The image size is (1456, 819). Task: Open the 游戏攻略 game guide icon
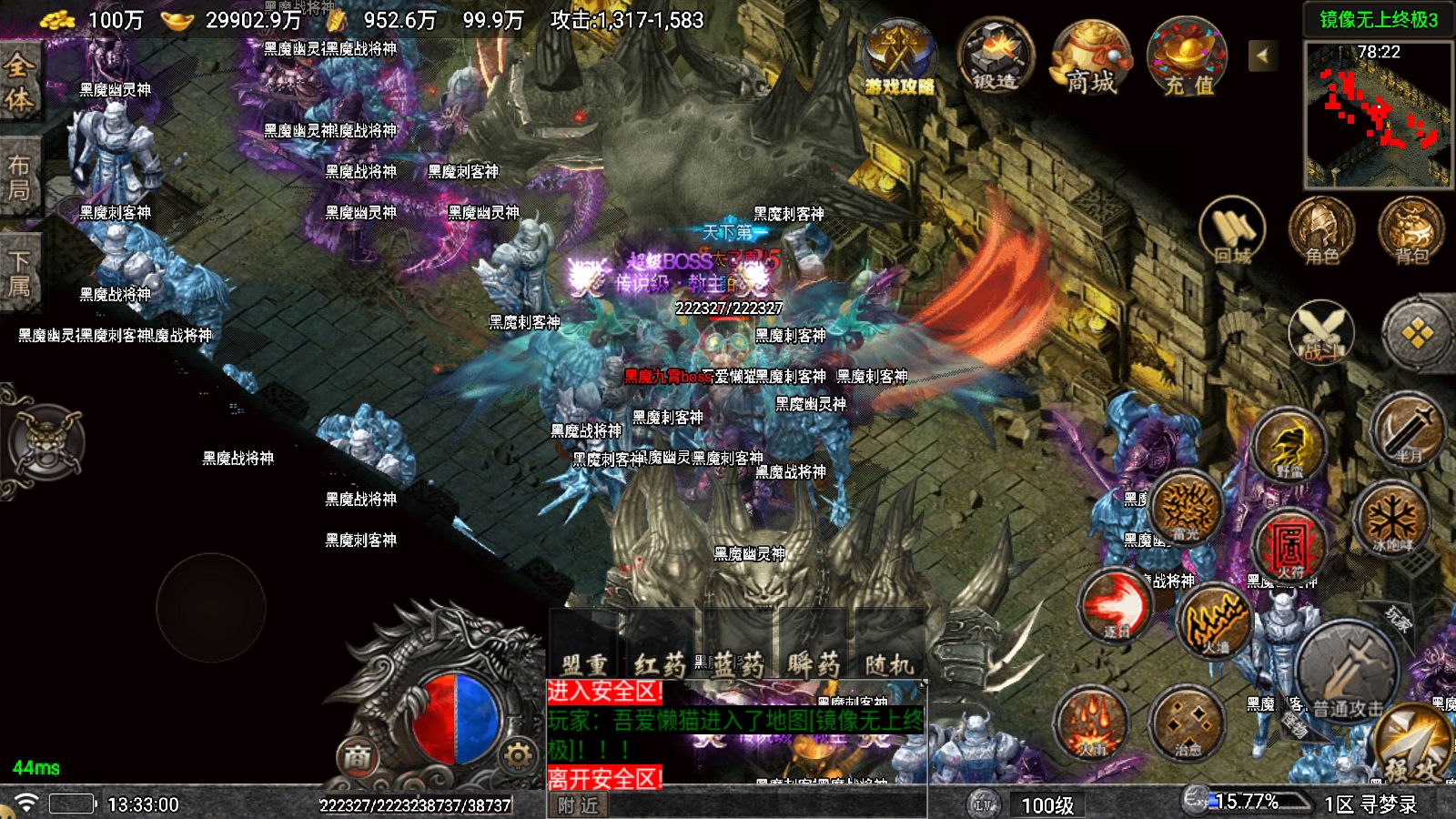899,56
